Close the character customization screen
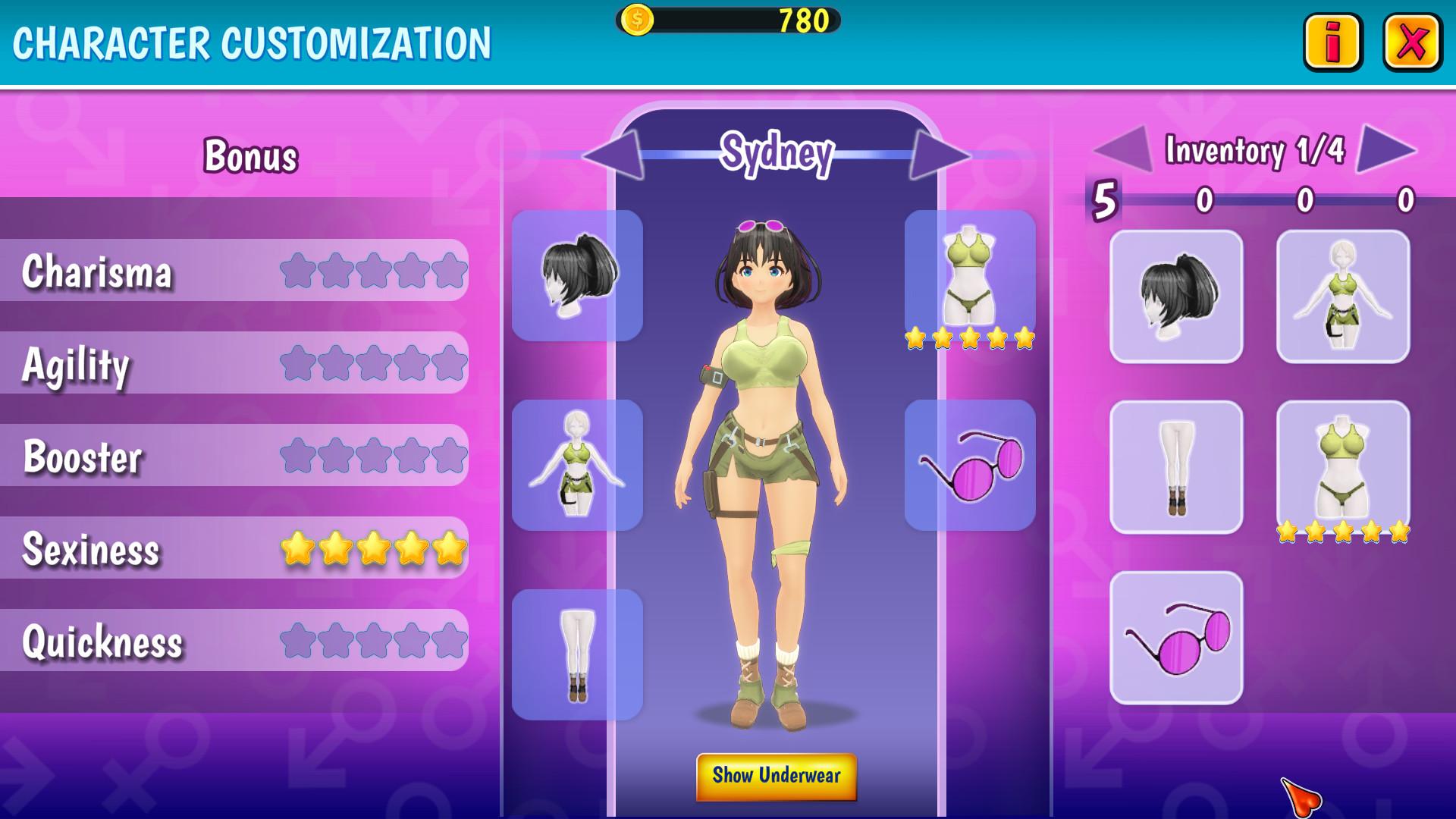Image resolution: width=1456 pixels, height=819 pixels. (x=1412, y=42)
